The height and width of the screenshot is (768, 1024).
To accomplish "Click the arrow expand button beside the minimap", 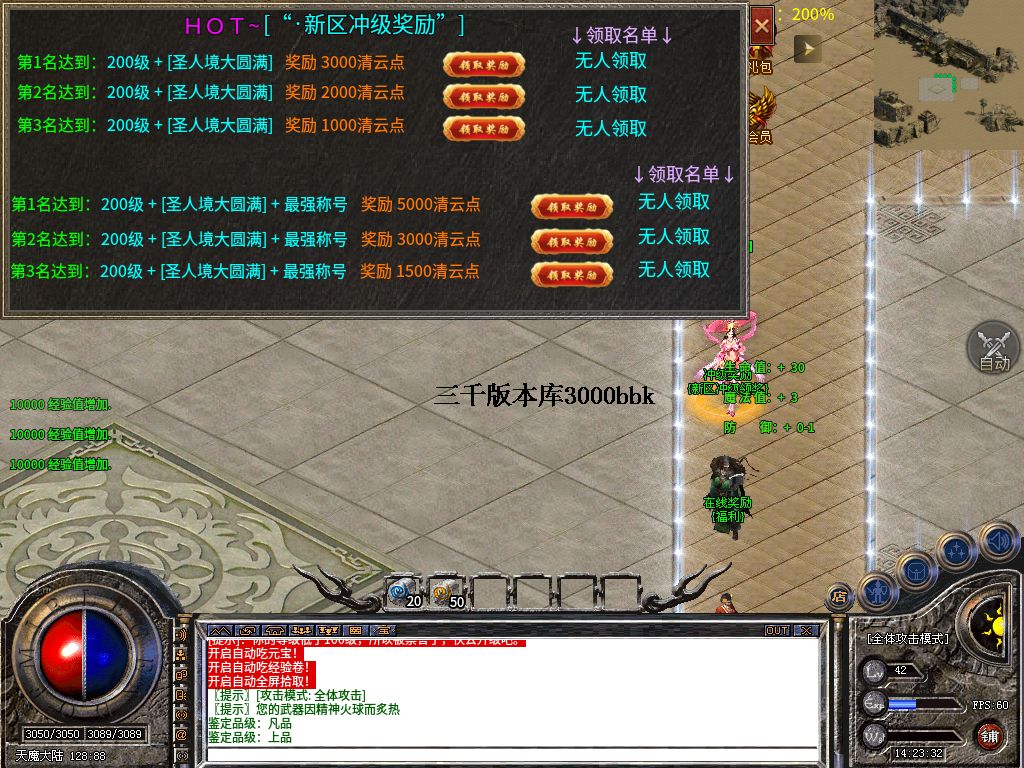I will 807,48.
